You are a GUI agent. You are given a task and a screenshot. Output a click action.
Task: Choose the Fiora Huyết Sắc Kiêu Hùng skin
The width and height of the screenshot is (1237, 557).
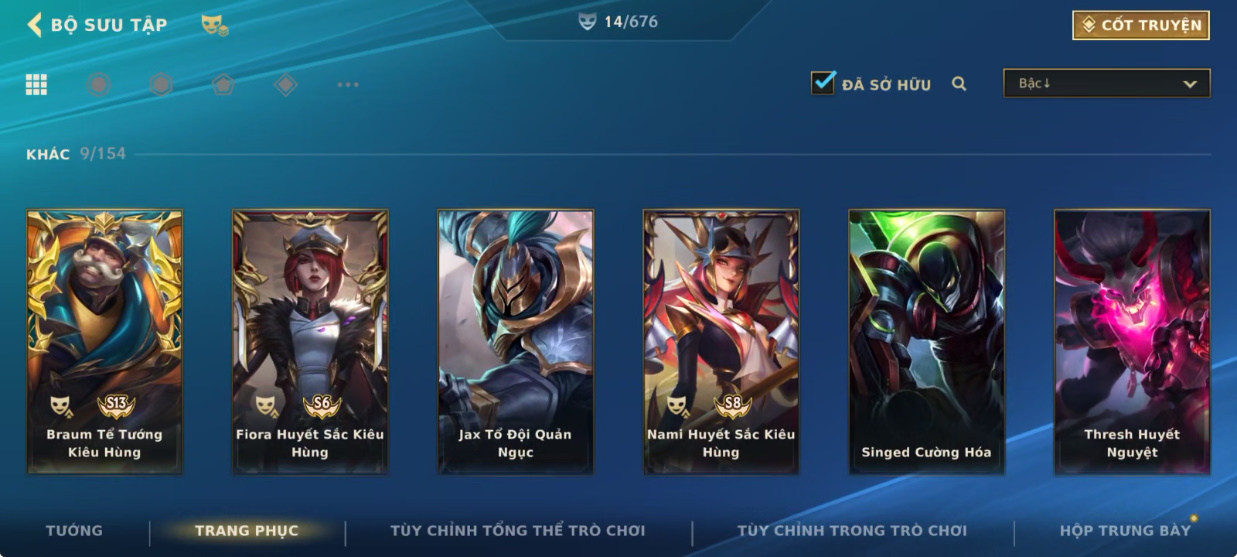point(310,341)
